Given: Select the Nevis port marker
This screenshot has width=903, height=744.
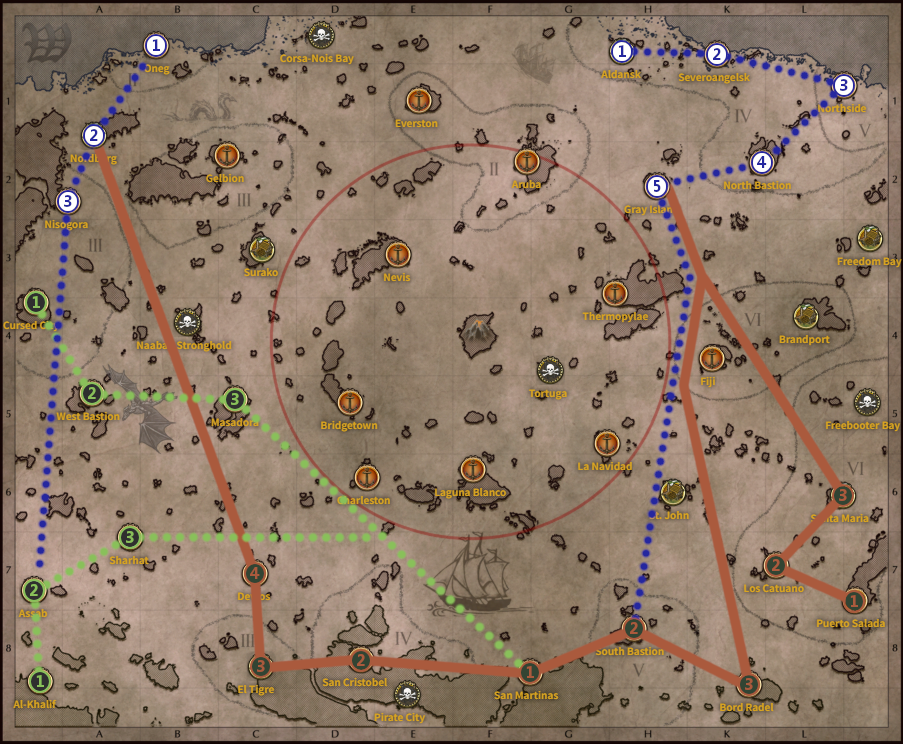Looking at the screenshot, I should pos(398,254).
